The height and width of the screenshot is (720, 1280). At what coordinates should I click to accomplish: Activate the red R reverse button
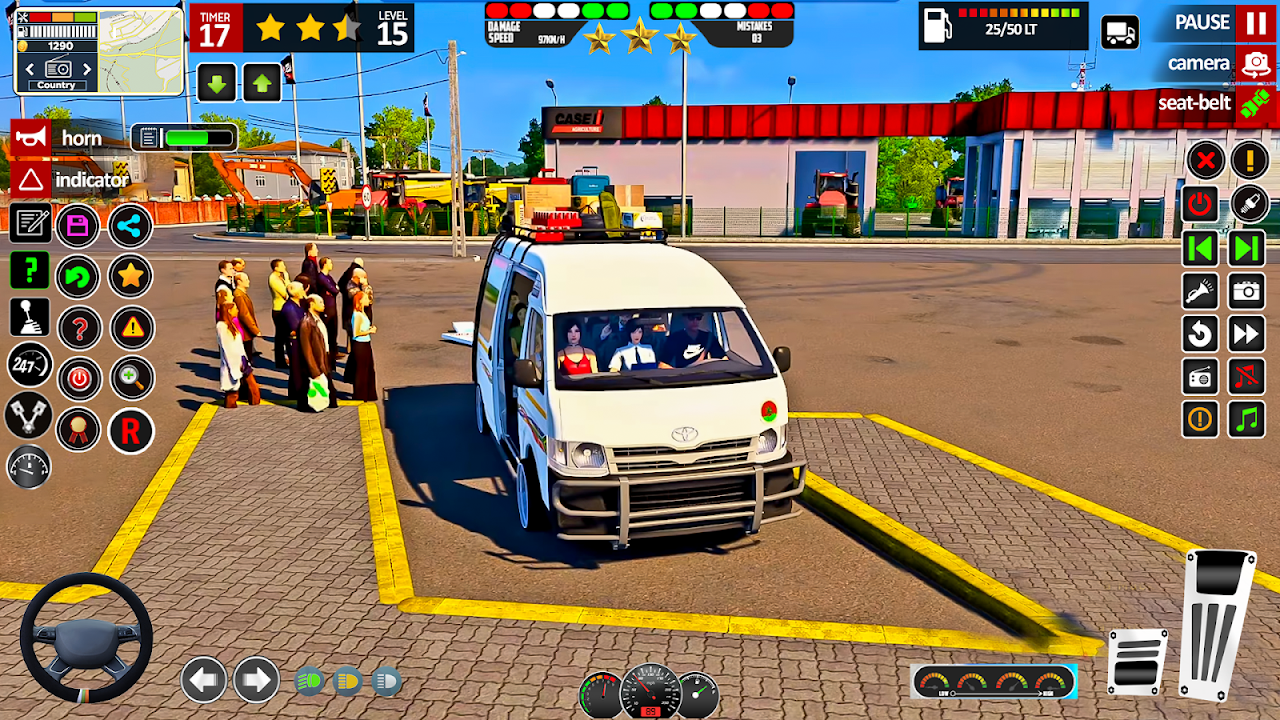pyautogui.click(x=131, y=431)
